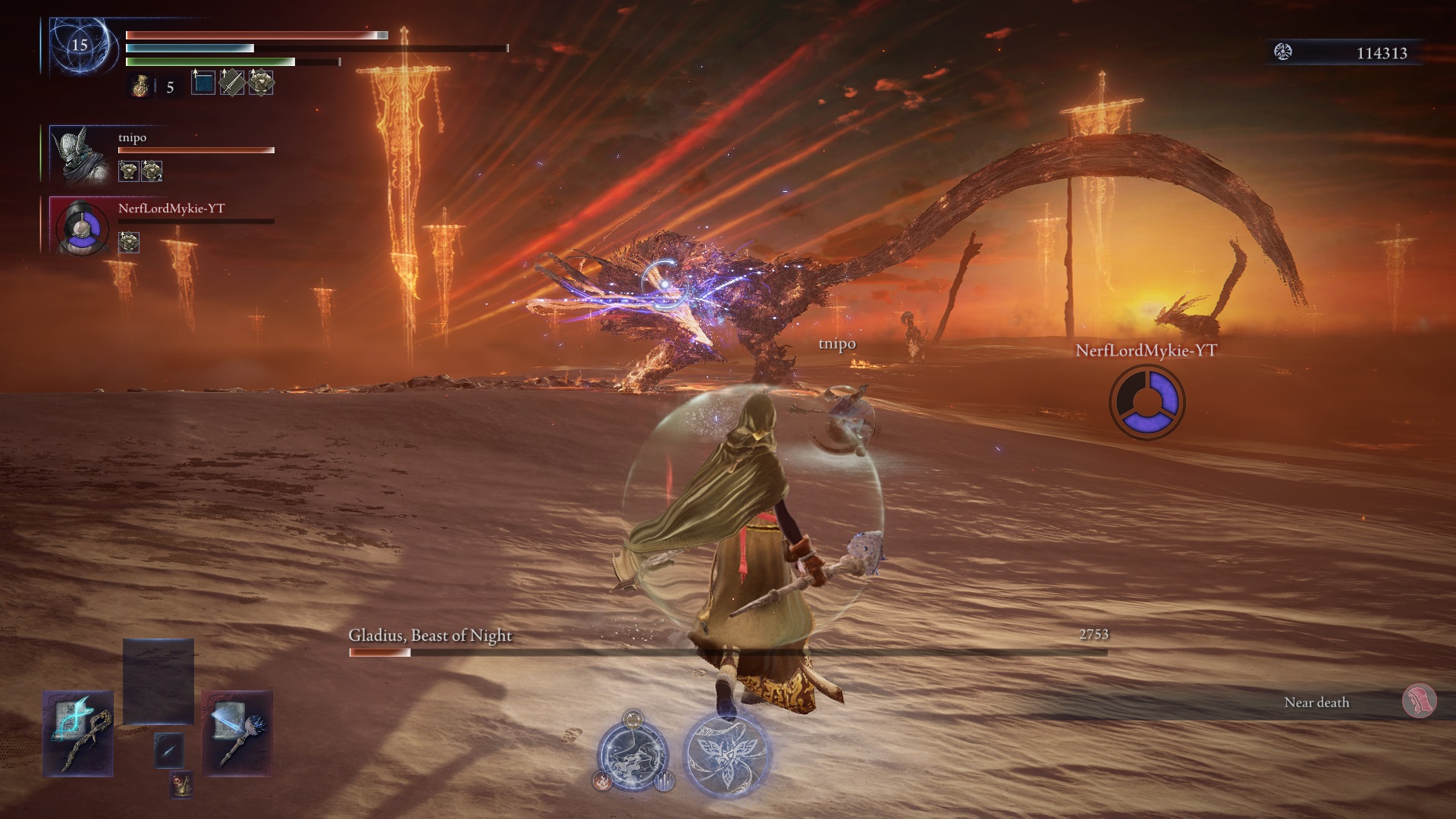This screenshot has height=819, width=1456.
Task: Click the sword attack buff icon
Action: point(232,82)
